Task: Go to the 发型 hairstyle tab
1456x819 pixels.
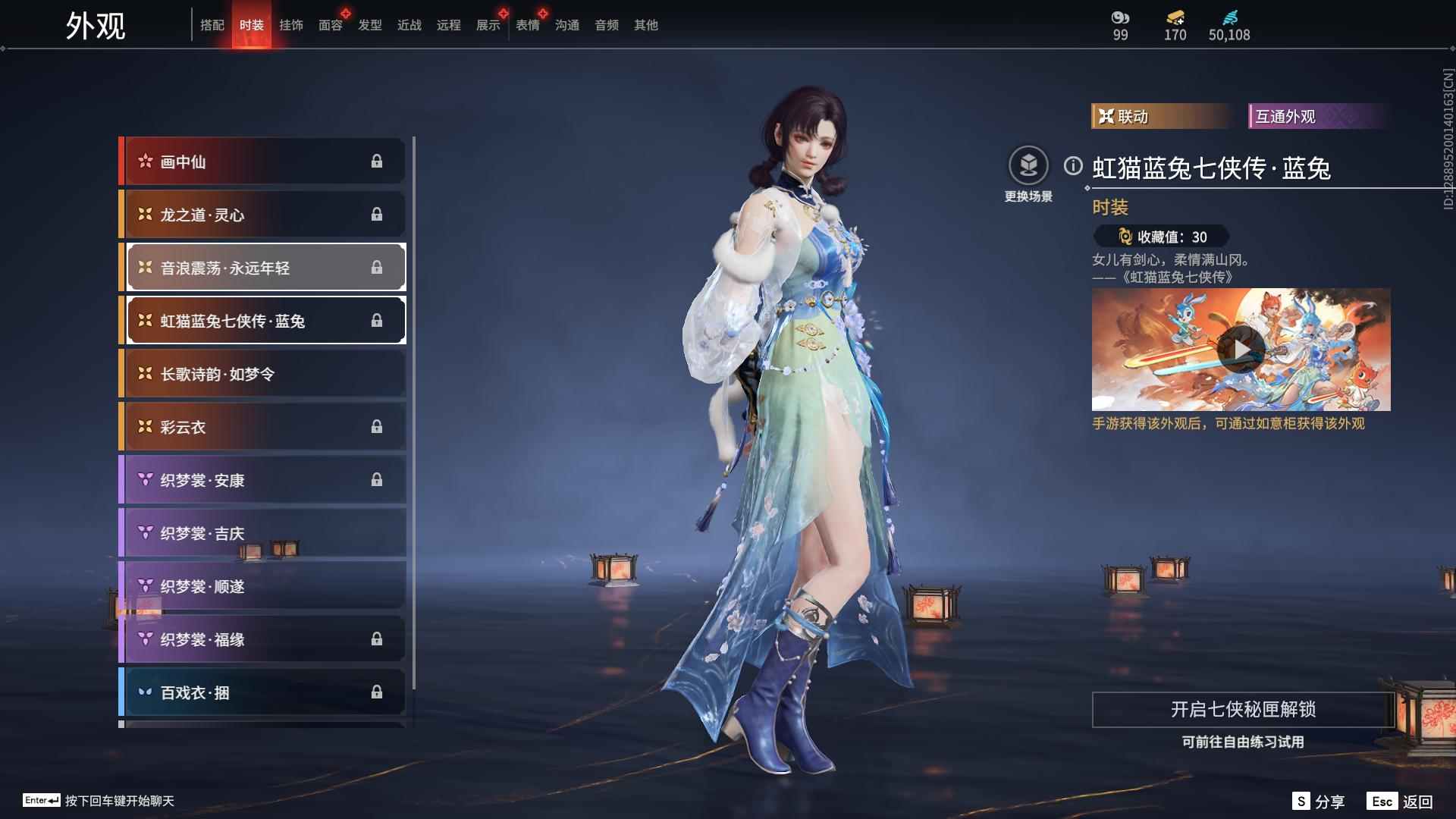Action: point(369,25)
